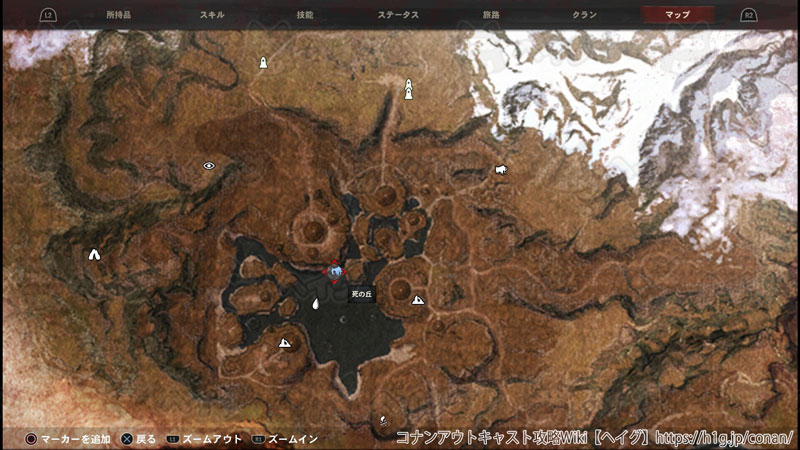Select the cave entrance map marker
The image size is (800, 450).
pyautogui.click(x=94, y=255)
